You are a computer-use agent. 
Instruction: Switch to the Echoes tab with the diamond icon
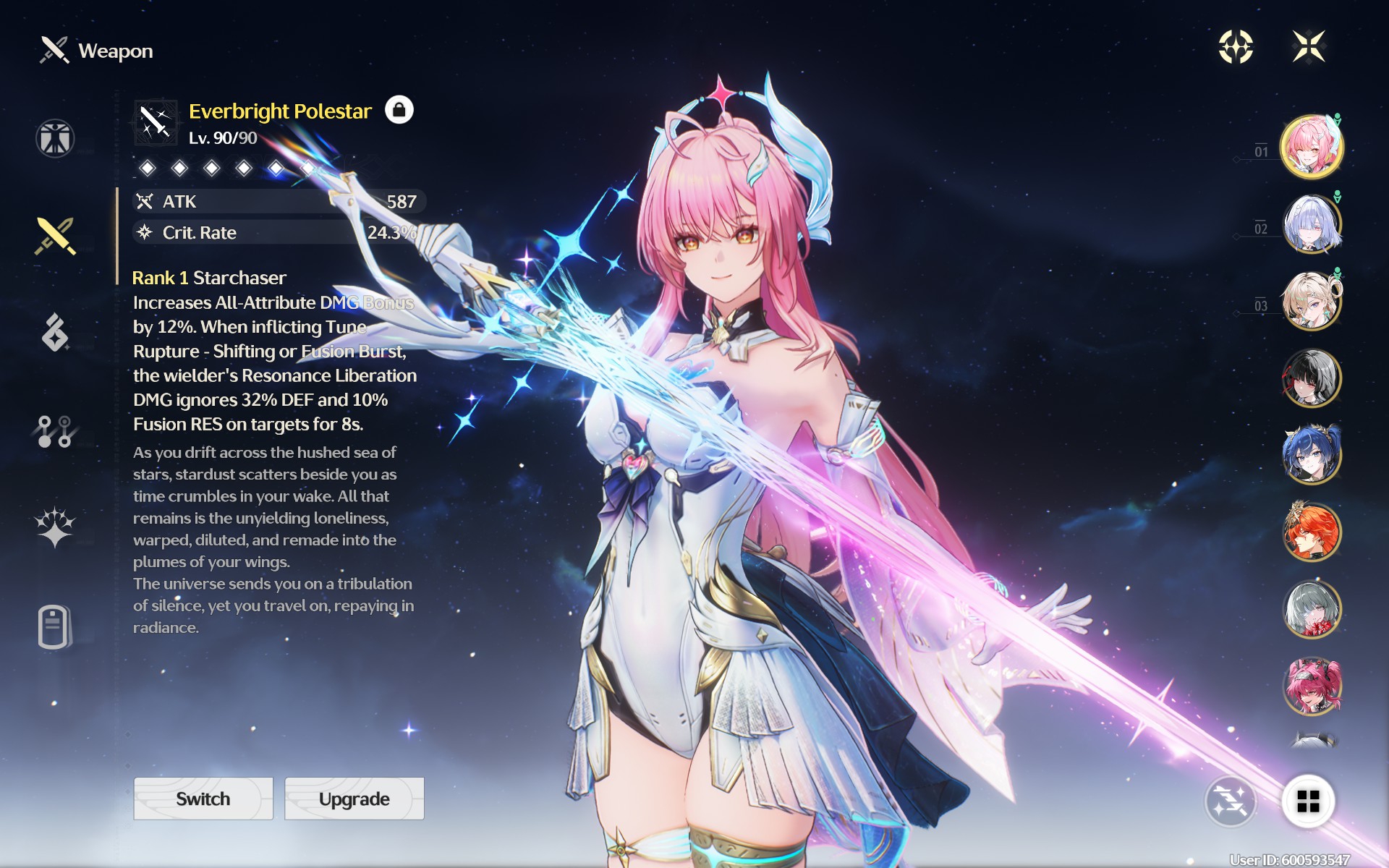click(x=55, y=333)
